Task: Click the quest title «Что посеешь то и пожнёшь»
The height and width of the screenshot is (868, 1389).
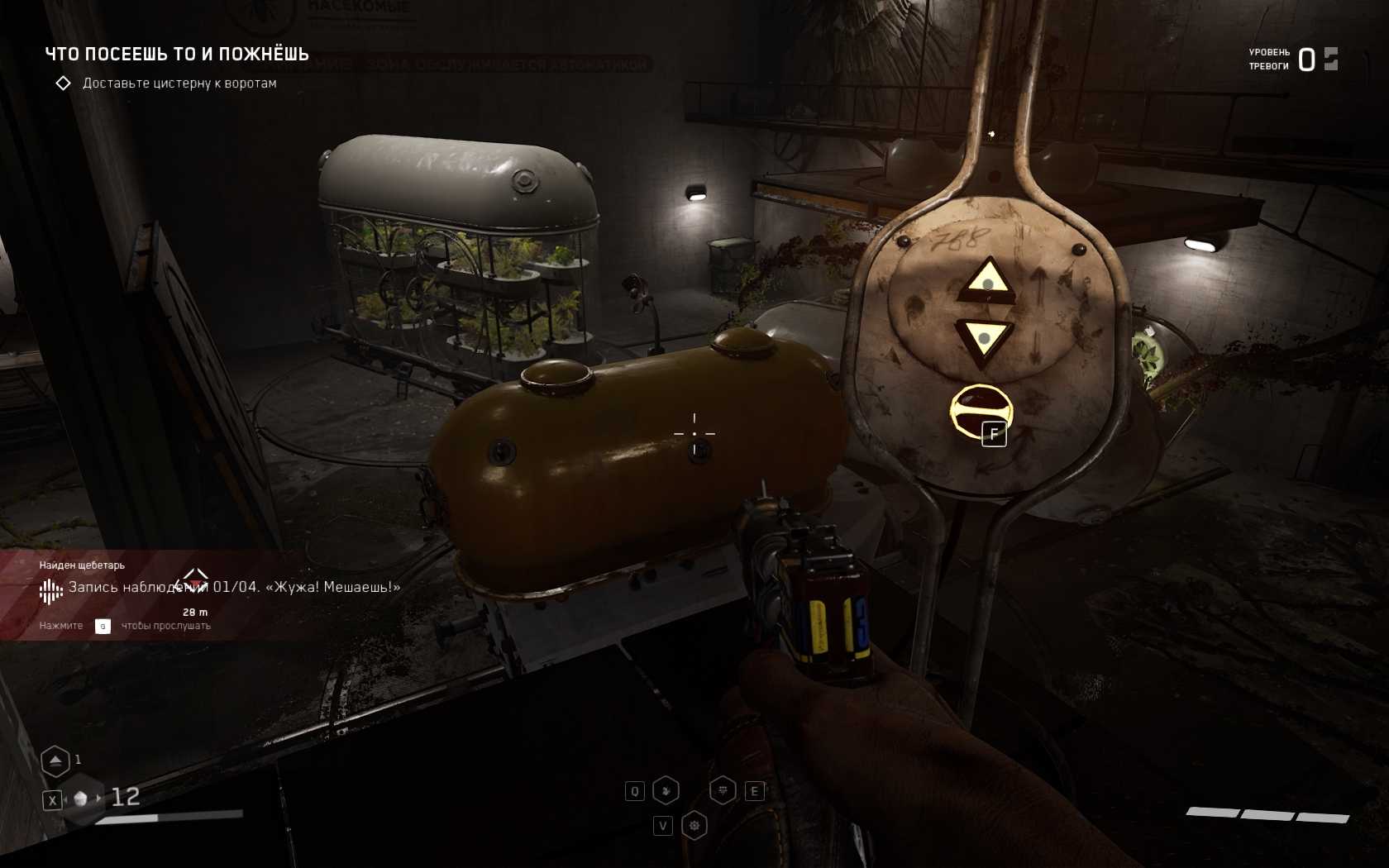Action: pos(177,55)
